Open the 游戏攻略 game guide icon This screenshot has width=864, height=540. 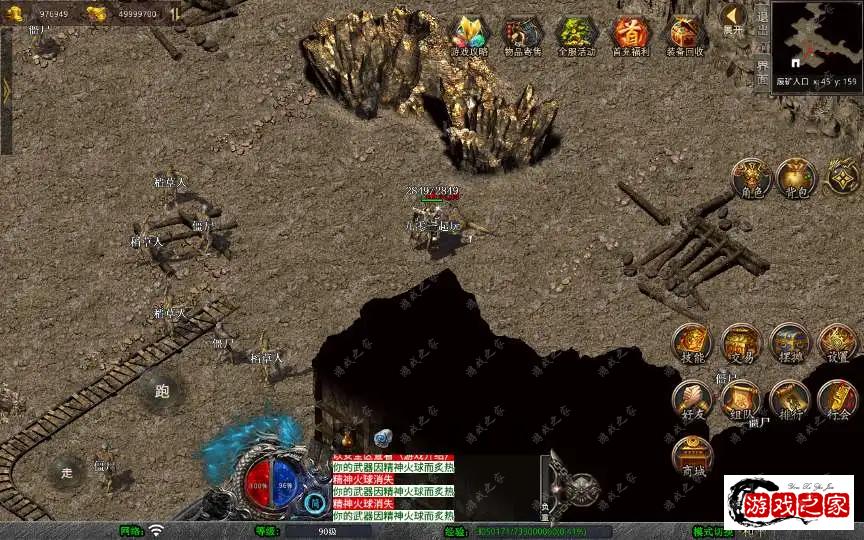point(469,35)
